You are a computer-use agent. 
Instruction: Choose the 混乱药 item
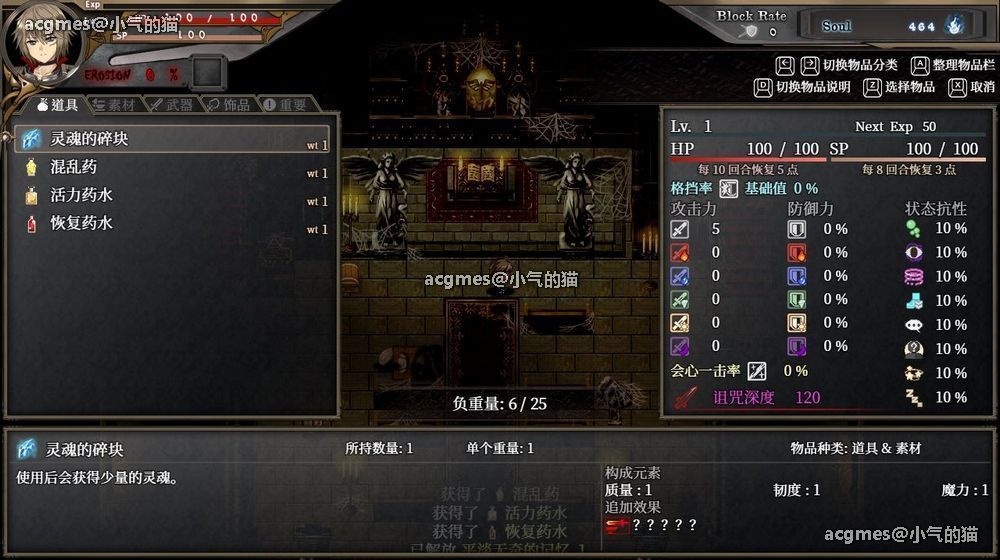pos(172,167)
